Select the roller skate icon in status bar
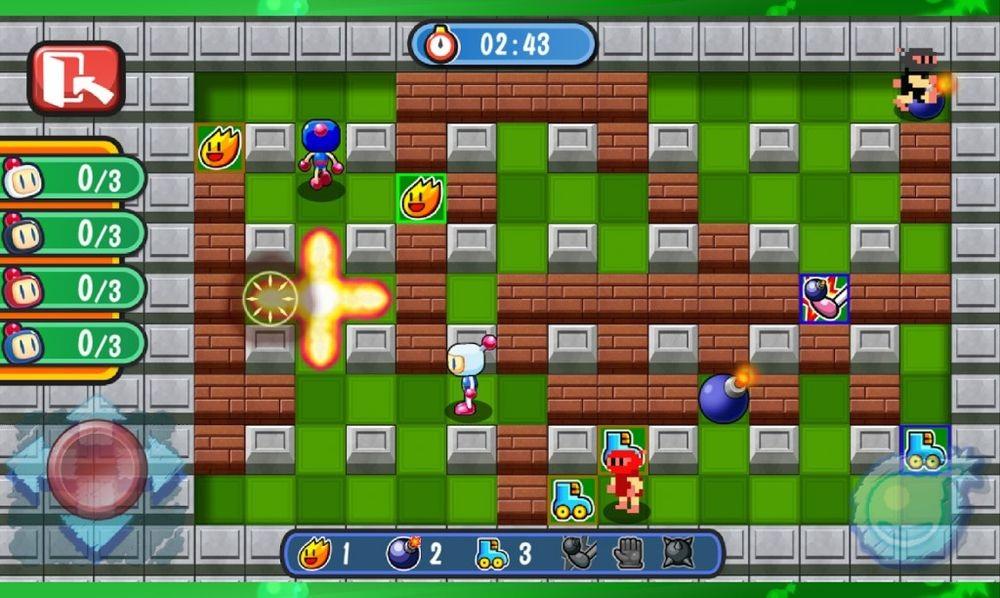 coord(491,554)
